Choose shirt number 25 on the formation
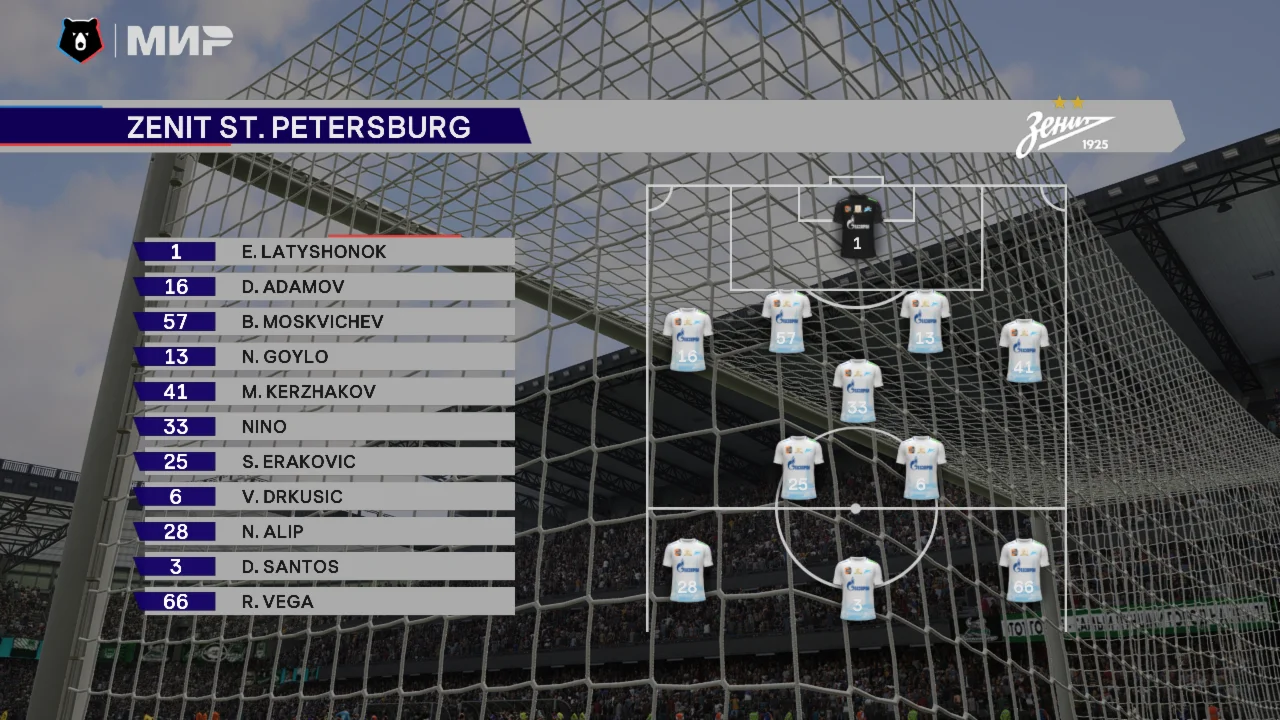 798,468
